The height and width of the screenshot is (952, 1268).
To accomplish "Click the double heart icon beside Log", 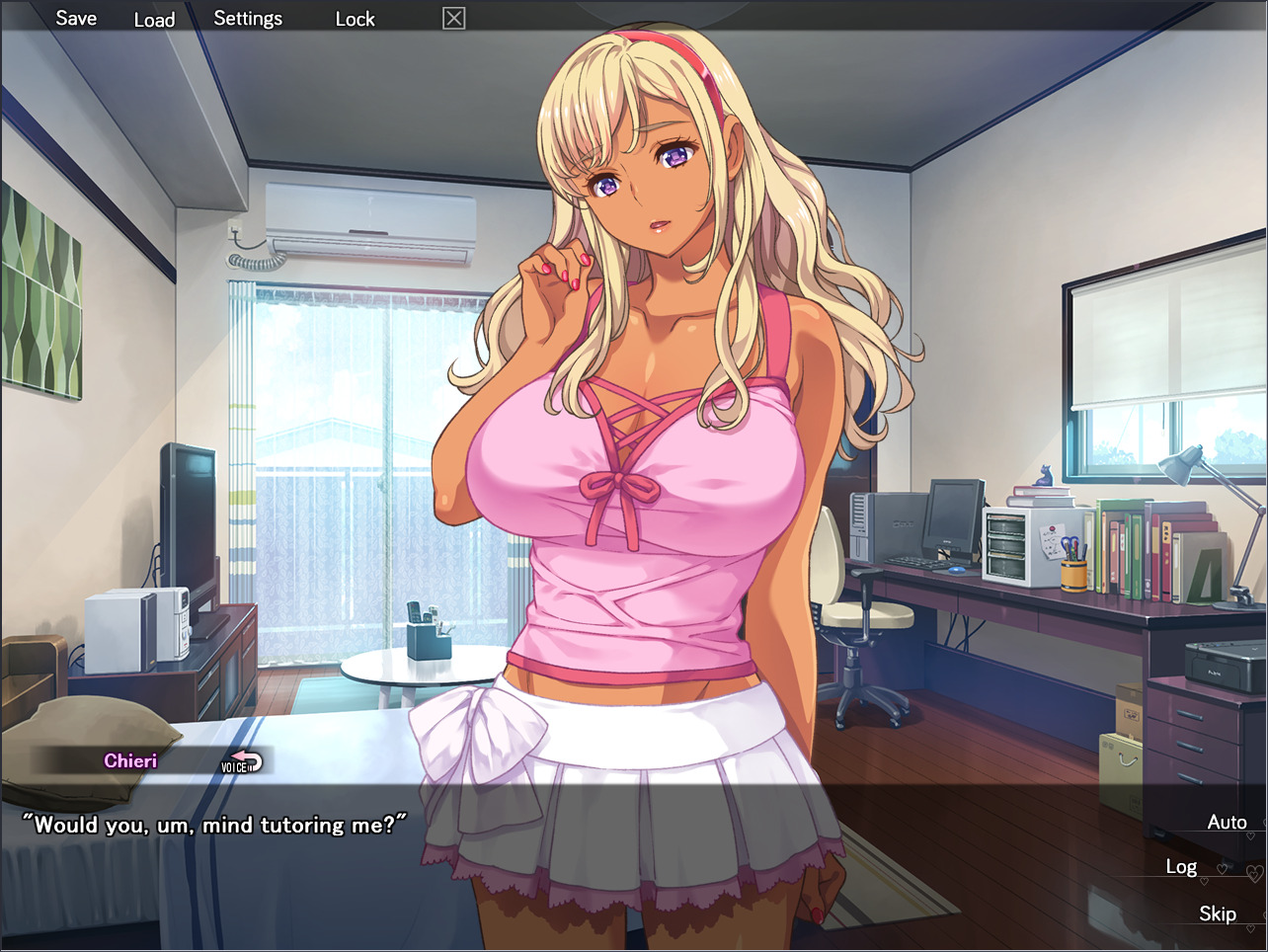I will (x=1253, y=872).
